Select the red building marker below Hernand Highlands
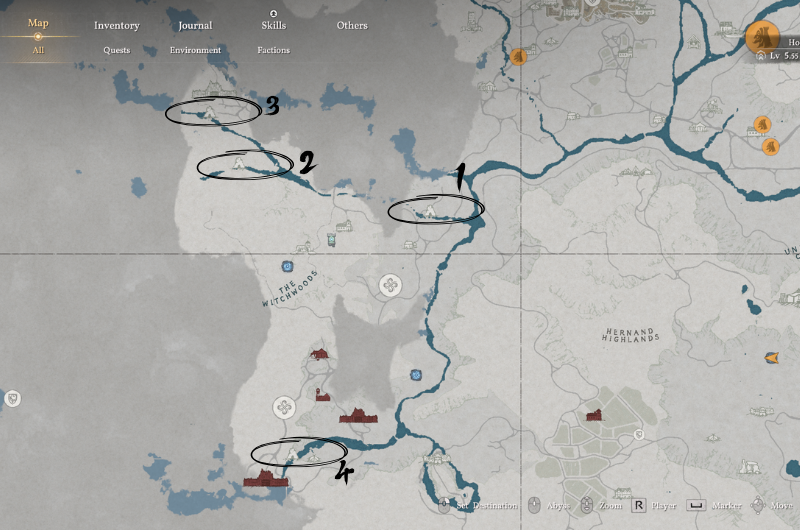The width and height of the screenshot is (800, 530). pos(594,414)
